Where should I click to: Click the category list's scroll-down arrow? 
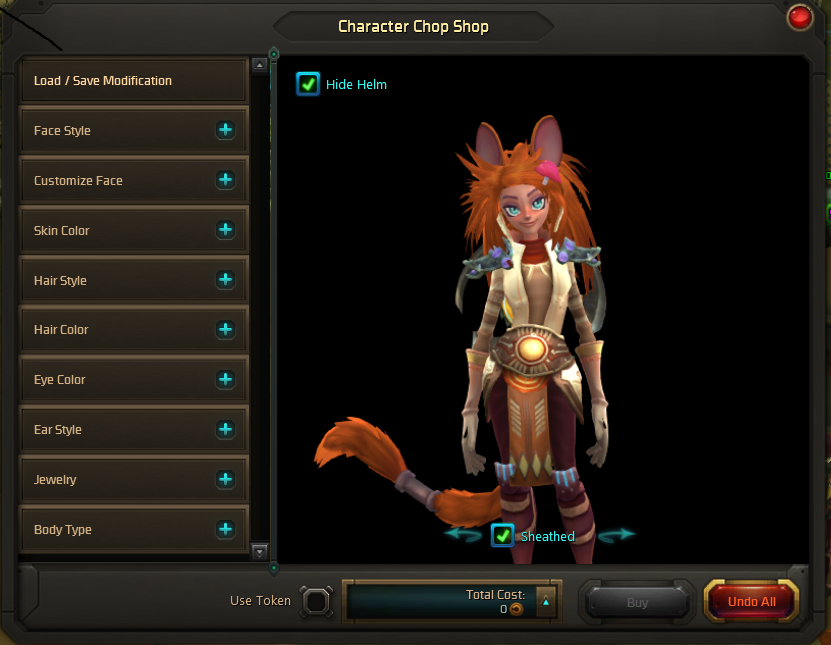coord(260,551)
